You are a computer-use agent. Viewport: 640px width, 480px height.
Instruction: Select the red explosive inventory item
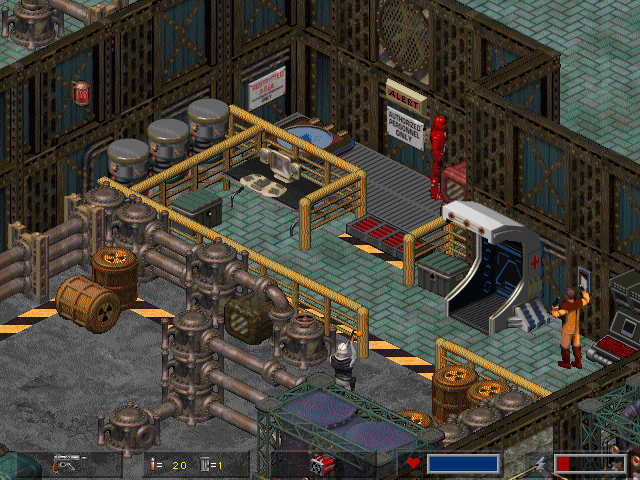(321, 464)
